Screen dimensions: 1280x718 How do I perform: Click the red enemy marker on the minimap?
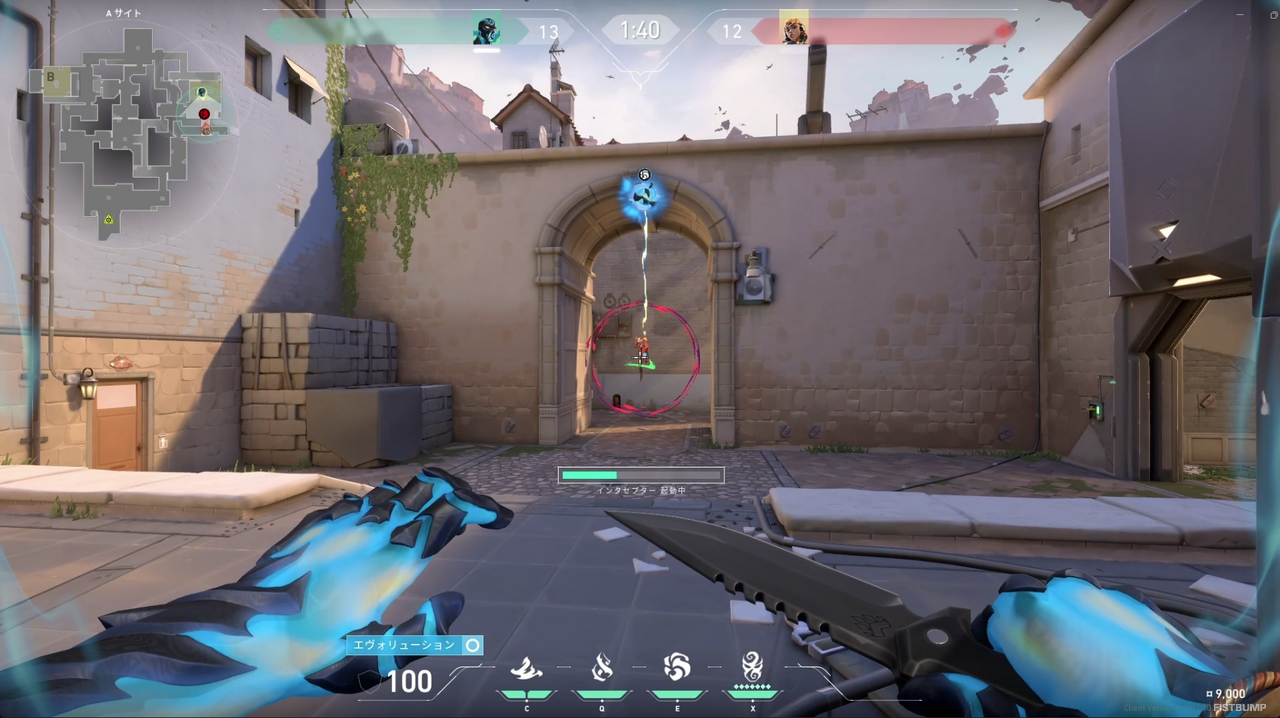pyautogui.click(x=205, y=114)
